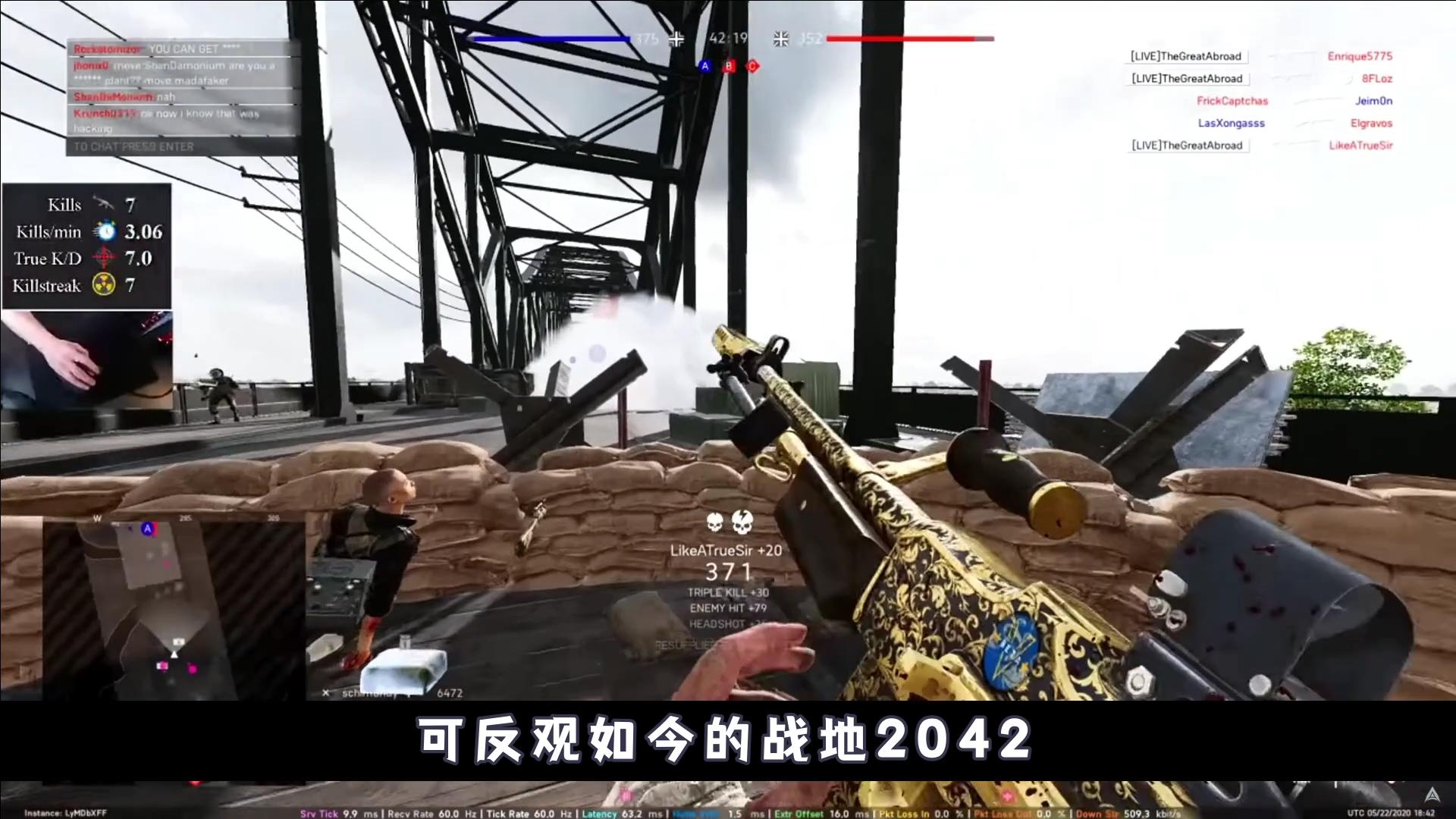Toggle capture point A marker
This screenshot has height=819, width=1456.
click(x=704, y=67)
